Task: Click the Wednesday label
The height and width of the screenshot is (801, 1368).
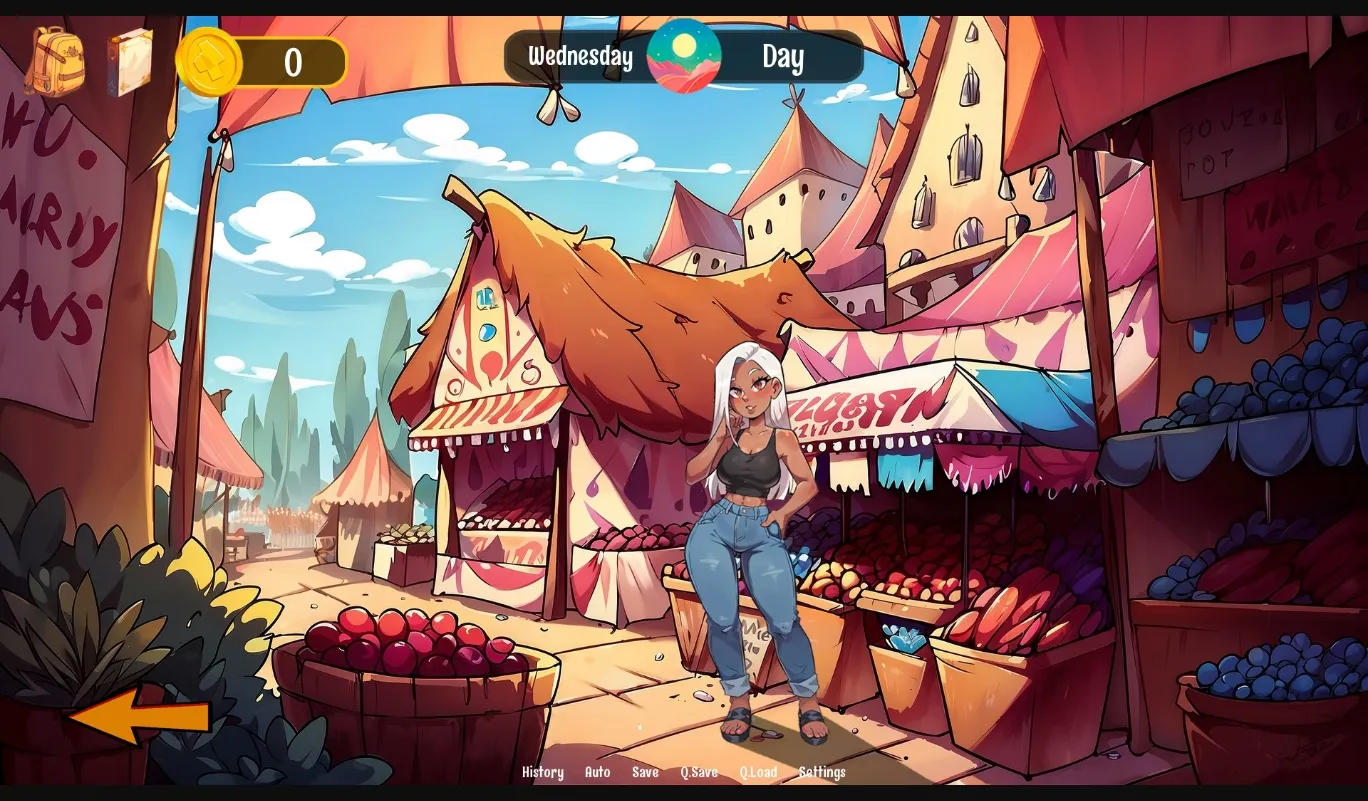Action: (580, 58)
